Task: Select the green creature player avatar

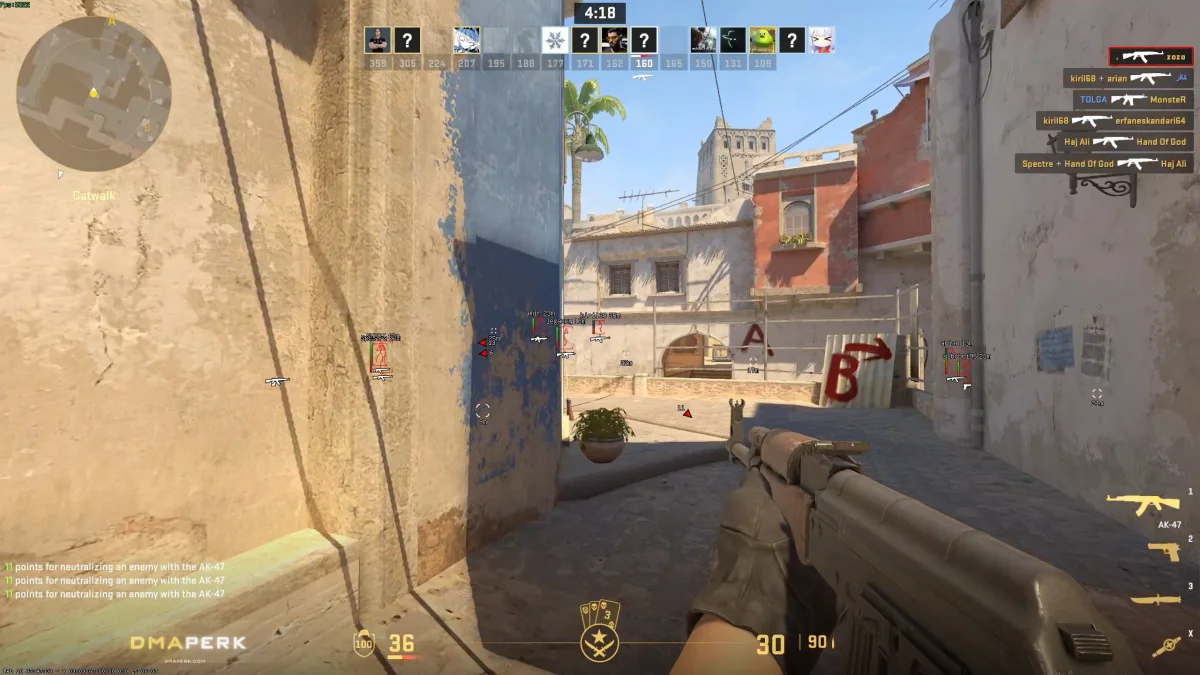Action: click(763, 40)
